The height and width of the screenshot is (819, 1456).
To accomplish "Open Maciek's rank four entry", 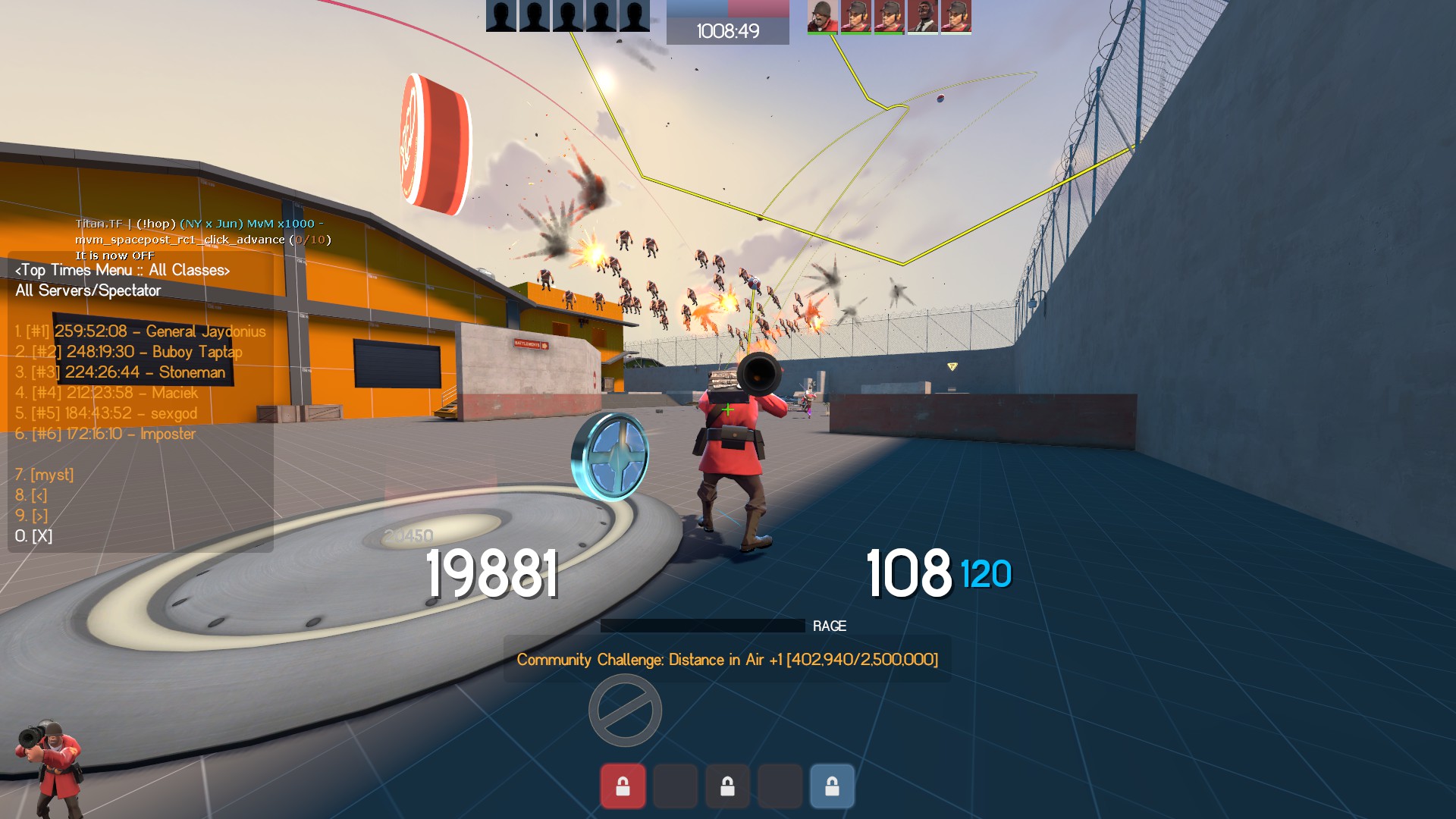I will click(106, 393).
